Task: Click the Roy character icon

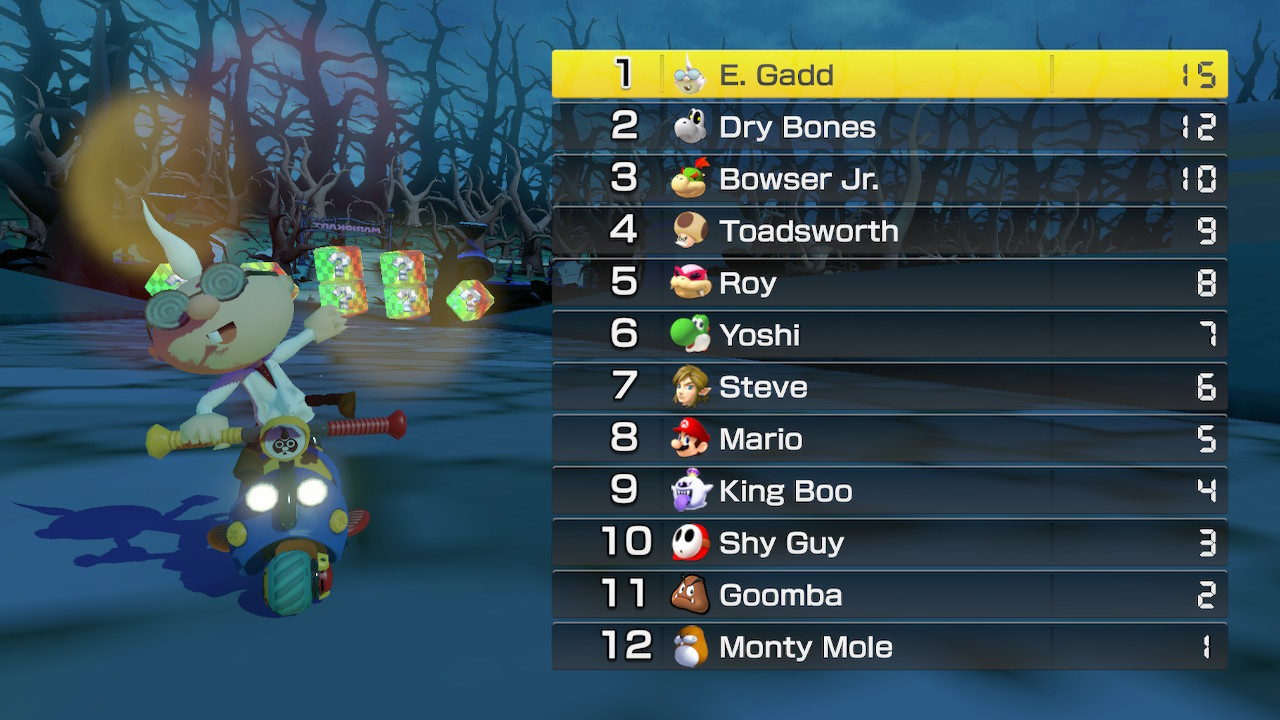Action: [x=692, y=283]
